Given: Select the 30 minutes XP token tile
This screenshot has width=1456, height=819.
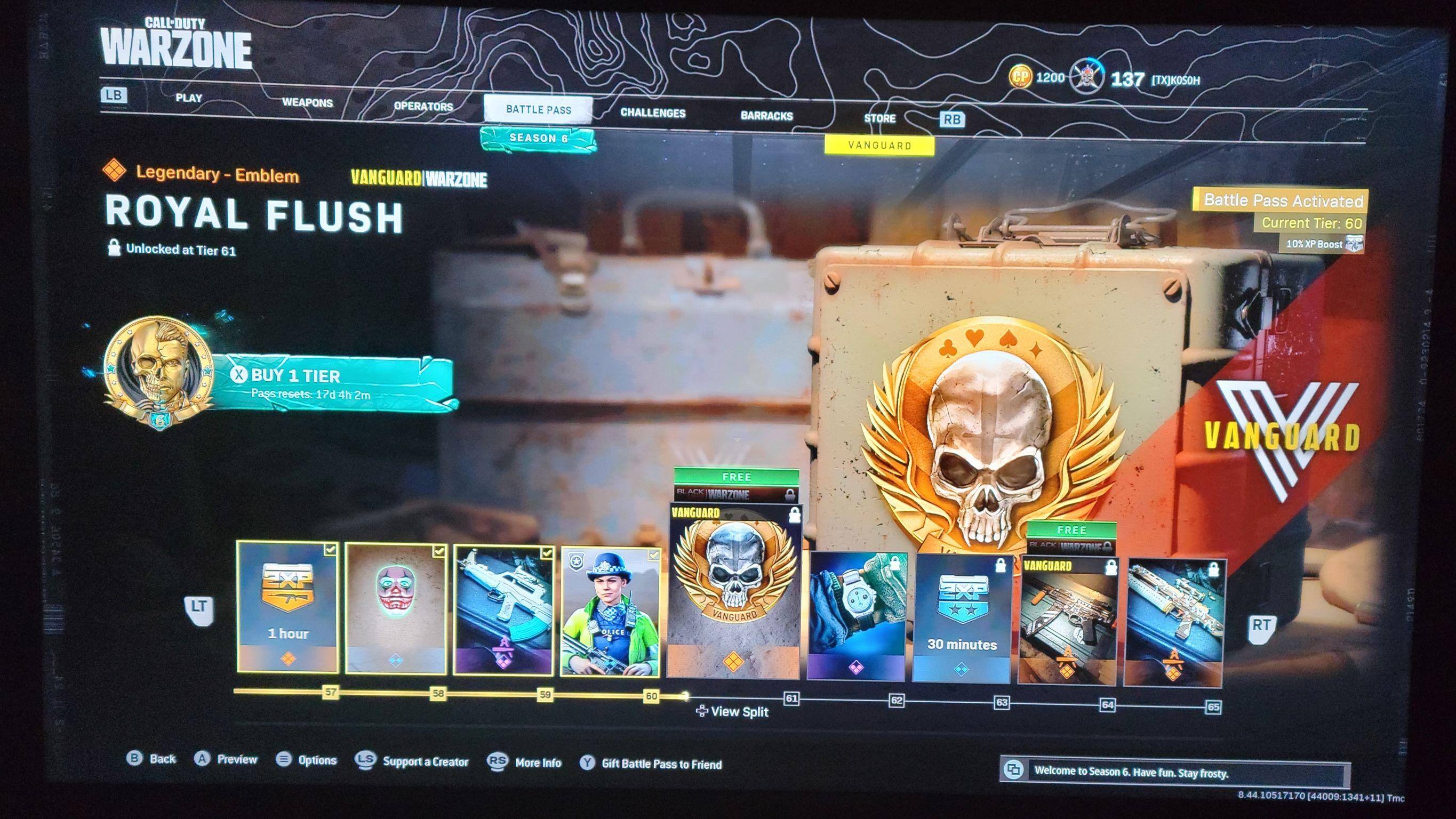Looking at the screenshot, I should pyautogui.click(x=962, y=619).
